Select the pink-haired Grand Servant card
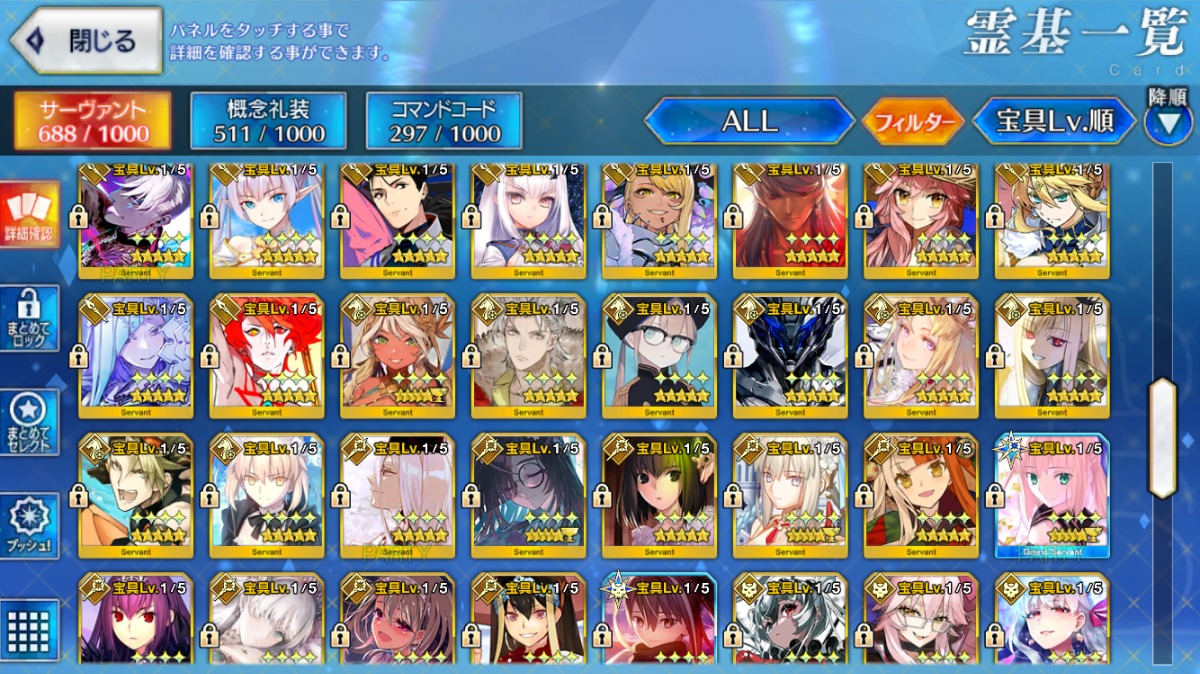 (1052, 495)
